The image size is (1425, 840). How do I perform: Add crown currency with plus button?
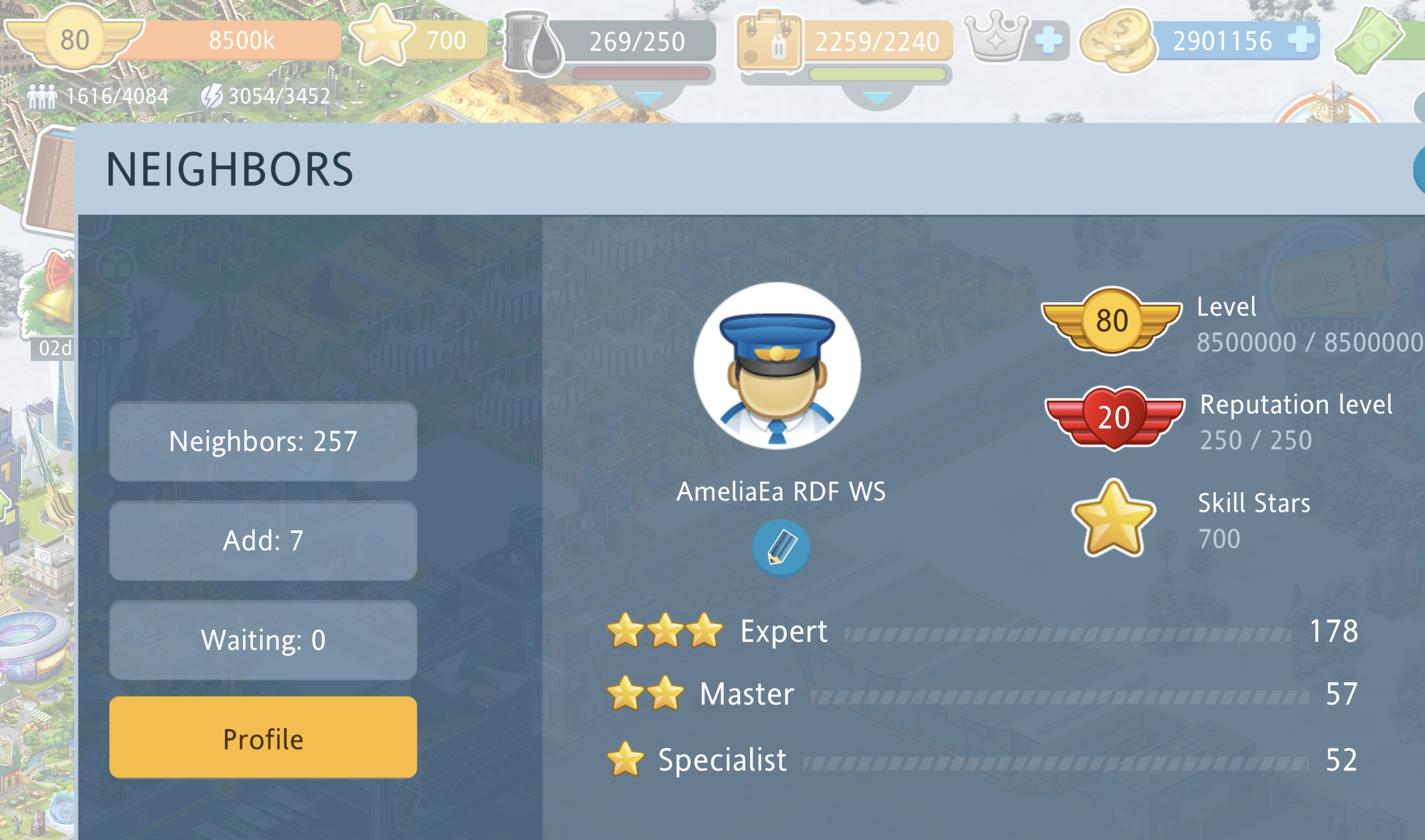pyautogui.click(x=1048, y=40)
